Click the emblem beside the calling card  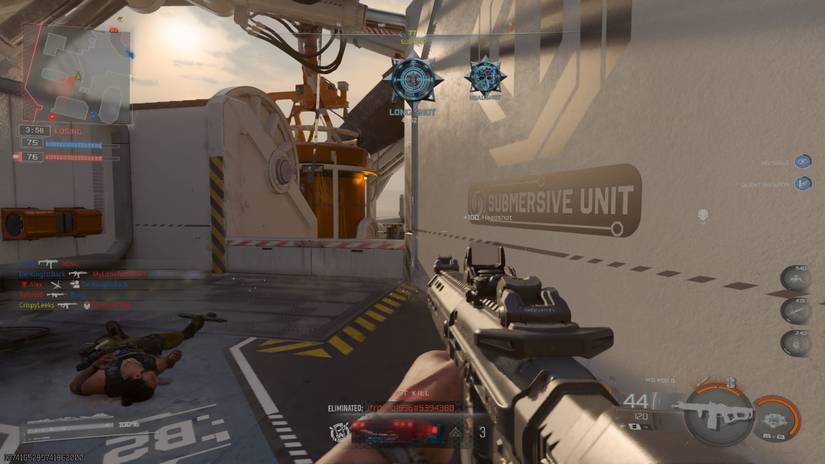[339, 432]
